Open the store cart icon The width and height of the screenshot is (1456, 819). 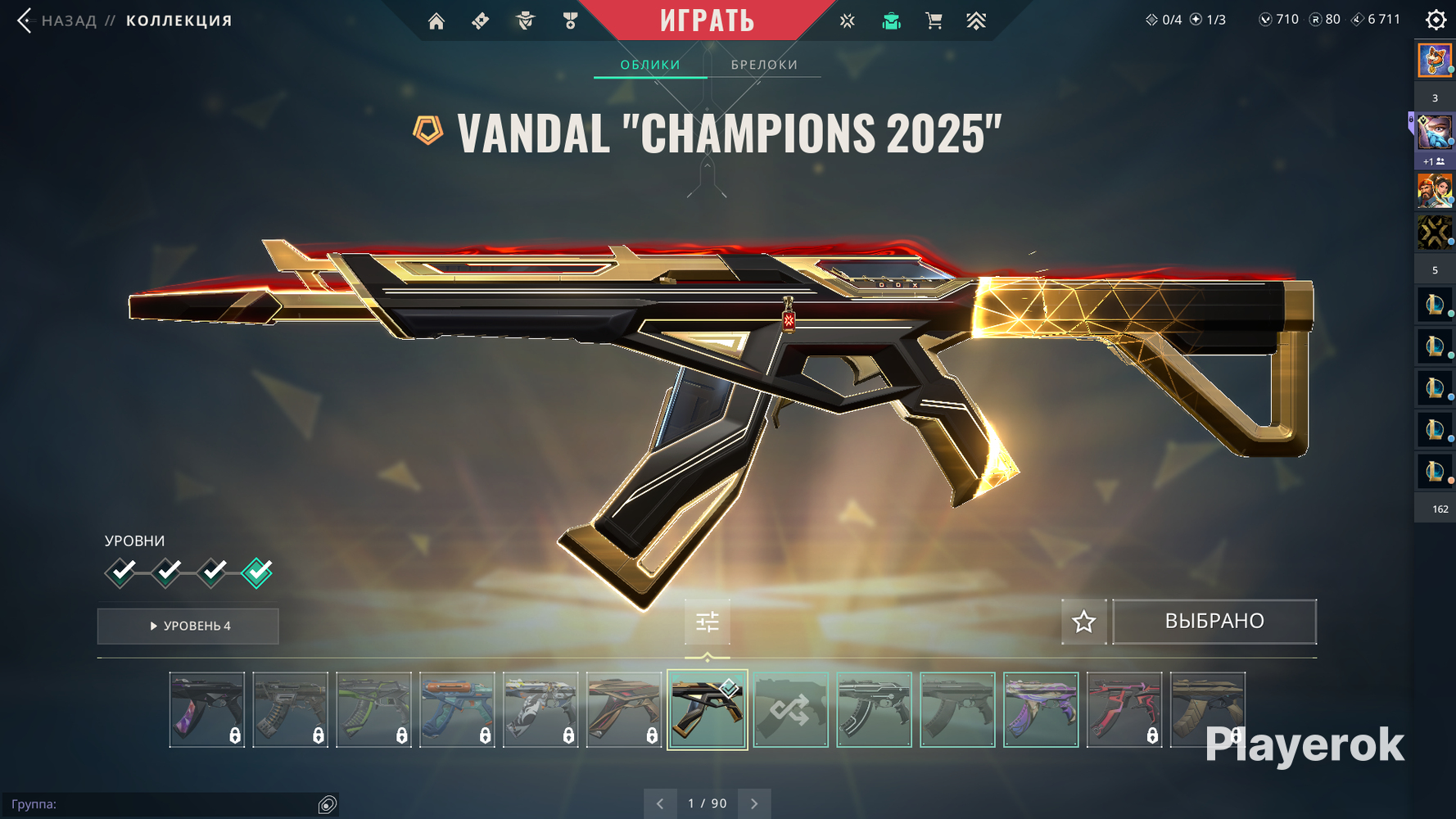(934, 21)
